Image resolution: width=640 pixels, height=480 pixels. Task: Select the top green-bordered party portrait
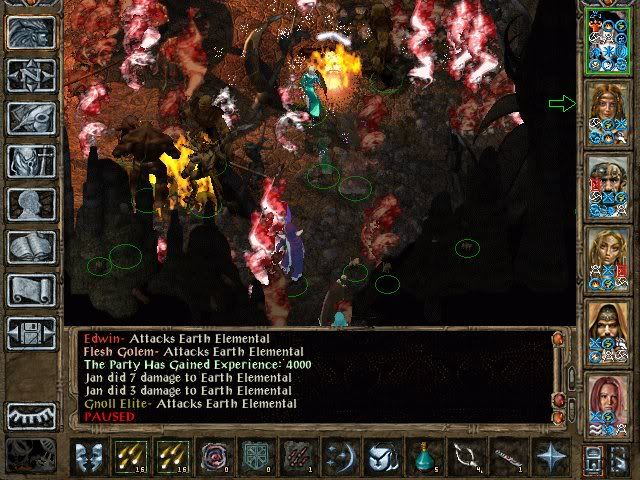[608, 40]
